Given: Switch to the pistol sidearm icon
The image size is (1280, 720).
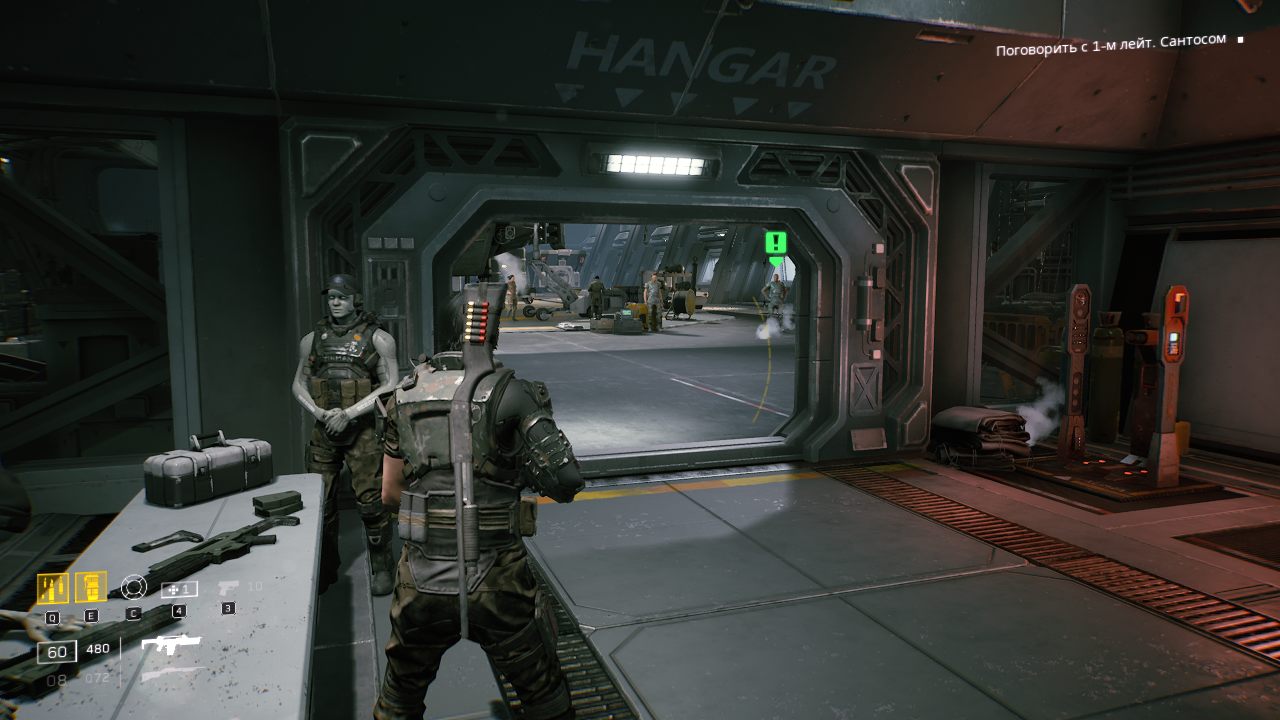Looking at the screenshot, I should tap(228, 587).
